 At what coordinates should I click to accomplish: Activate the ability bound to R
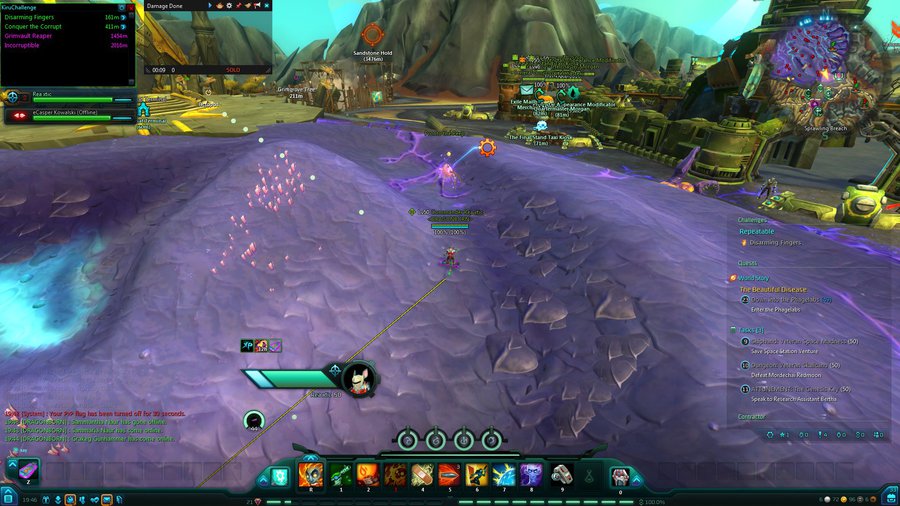(x=311, y=474)
